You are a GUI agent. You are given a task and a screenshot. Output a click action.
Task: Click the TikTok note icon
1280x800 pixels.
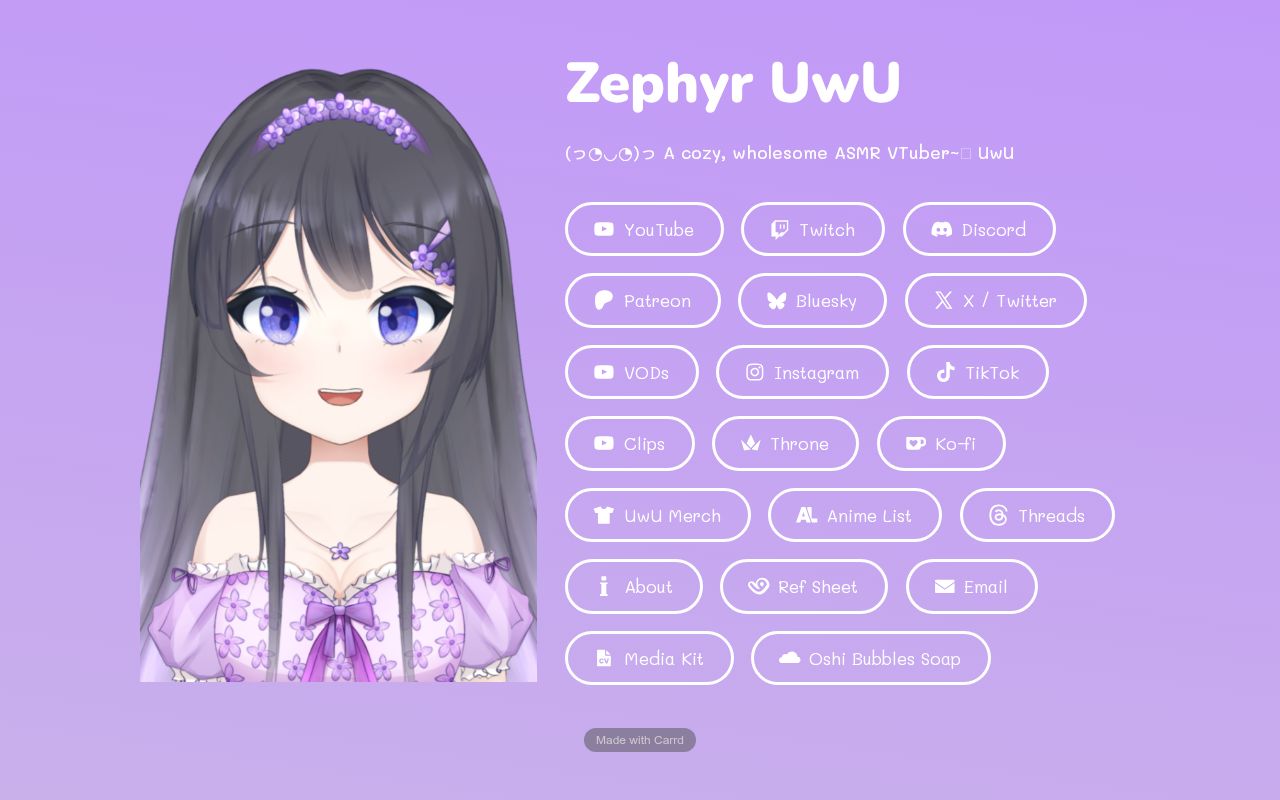946,372
